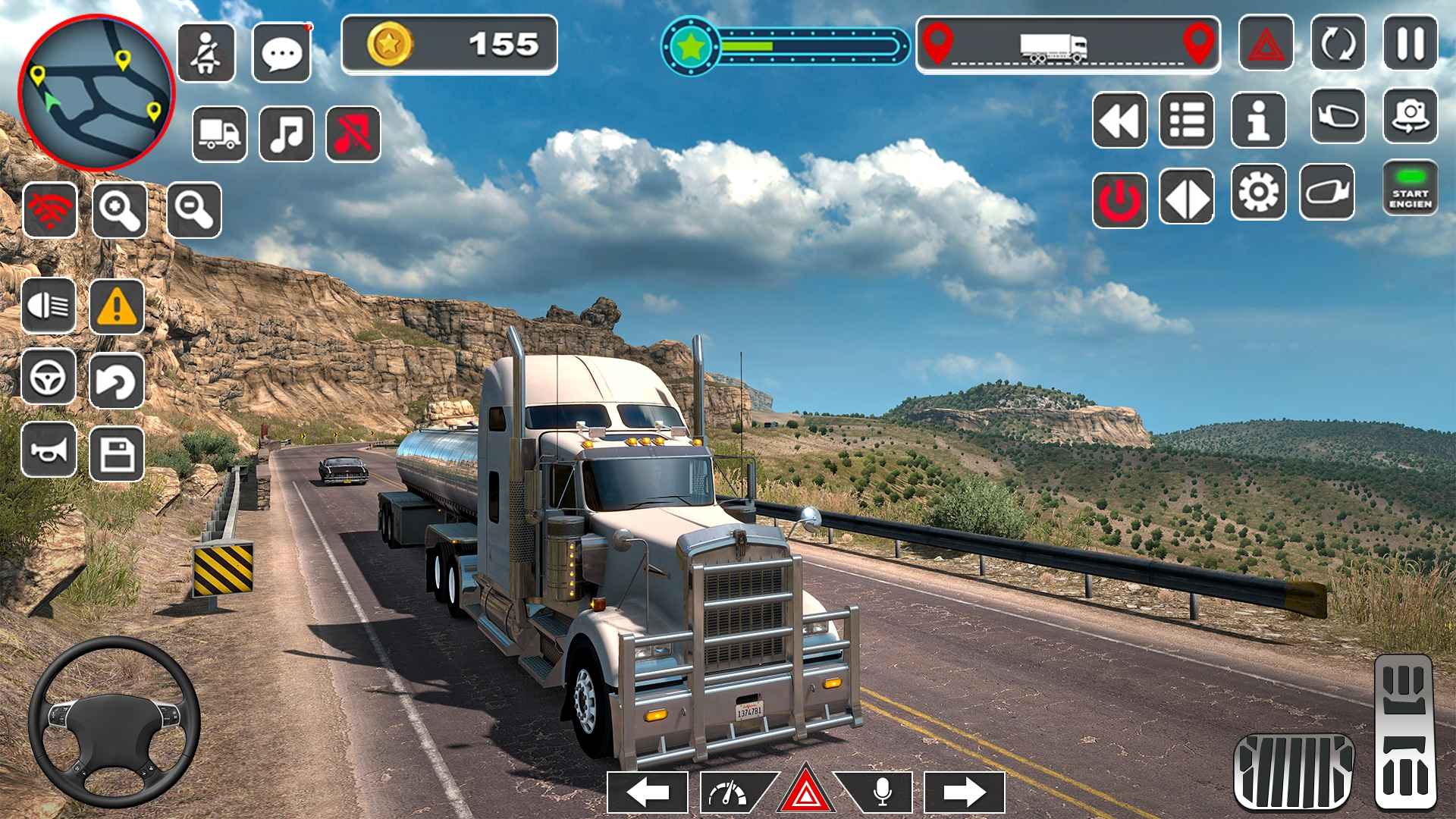Sound the truck horn
The width and height of the screenshot is (1456, 819).
[49, 450]
